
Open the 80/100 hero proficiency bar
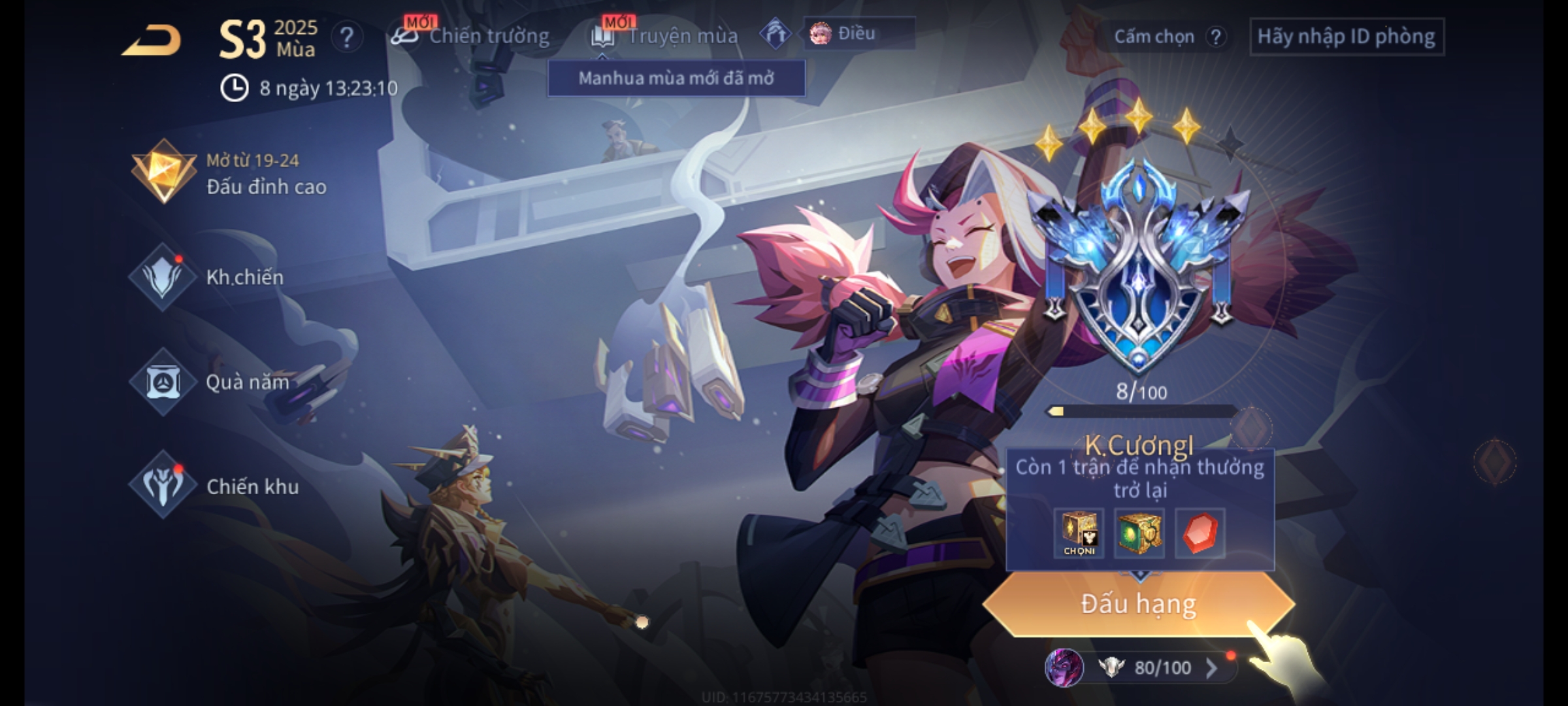click(1150, 668)
